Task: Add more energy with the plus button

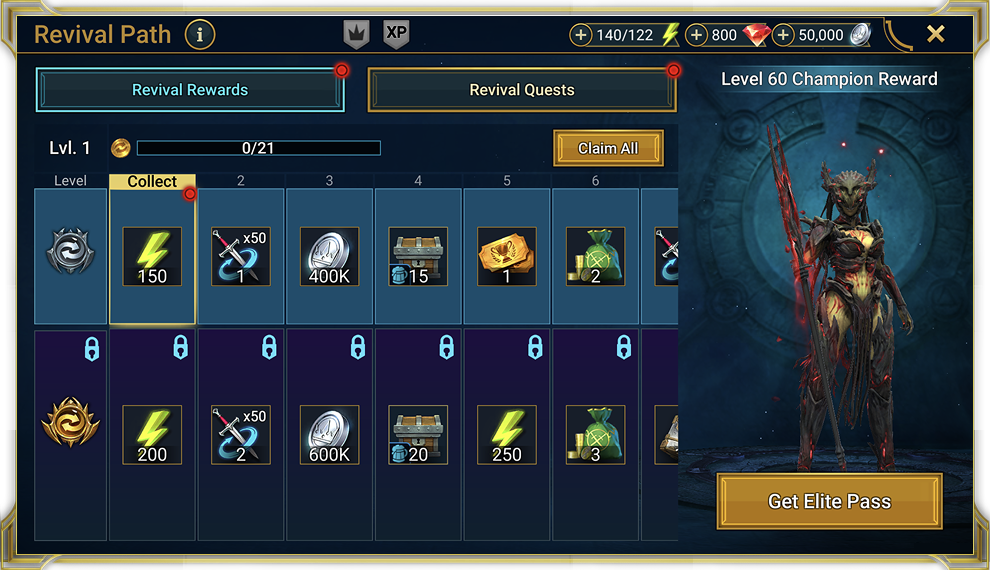Action: [x=580, y=35]
